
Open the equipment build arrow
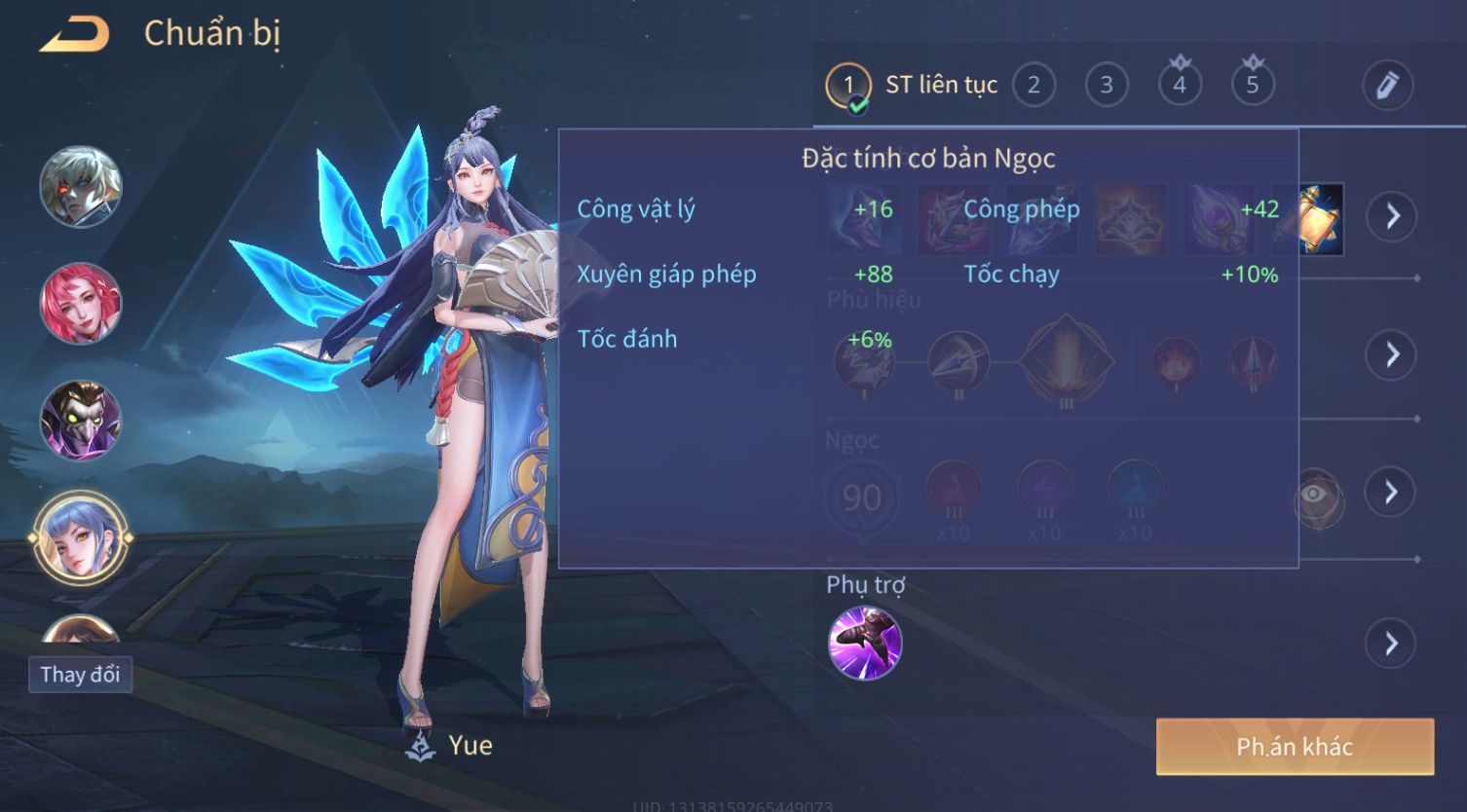(1391, 216)
